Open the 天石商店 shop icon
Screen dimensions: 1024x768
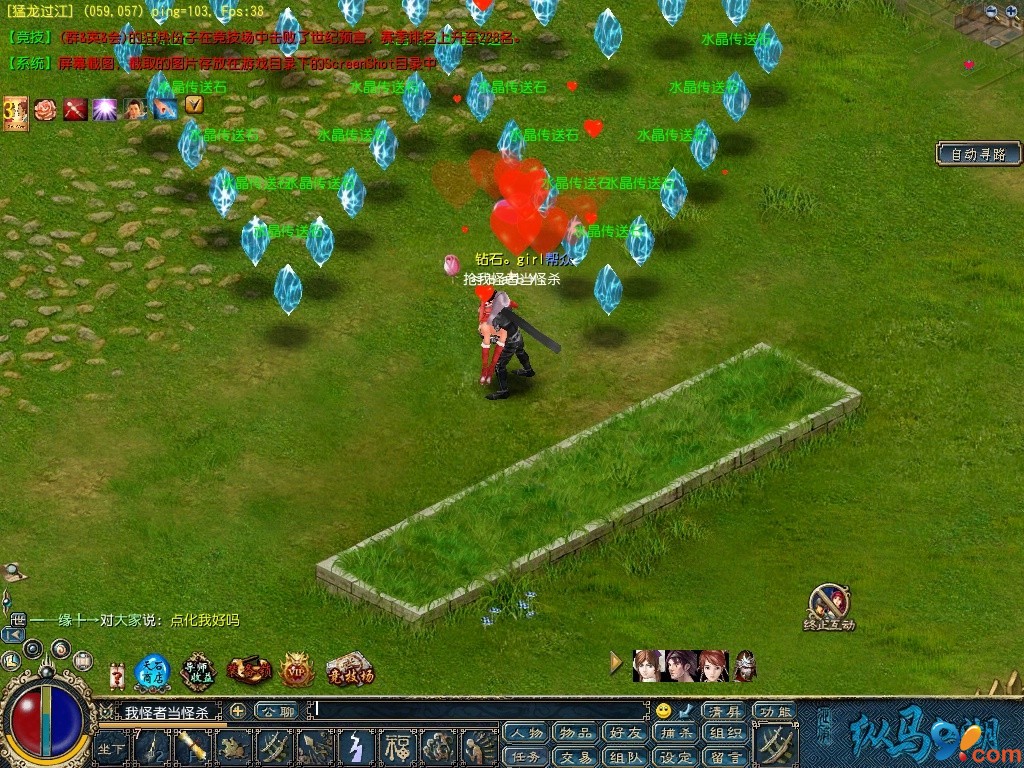pyautogui.click(x=153, y=670)
